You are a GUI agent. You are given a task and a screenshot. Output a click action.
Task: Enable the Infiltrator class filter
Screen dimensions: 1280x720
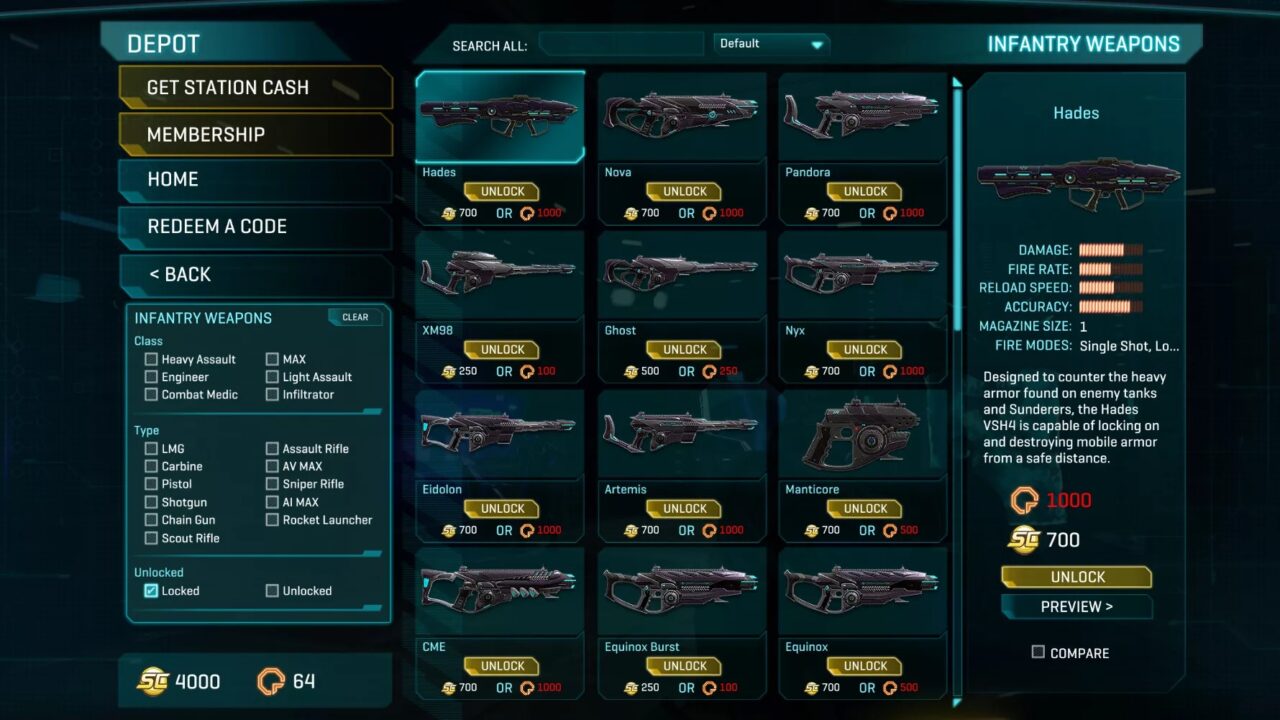tap(273, 394)
